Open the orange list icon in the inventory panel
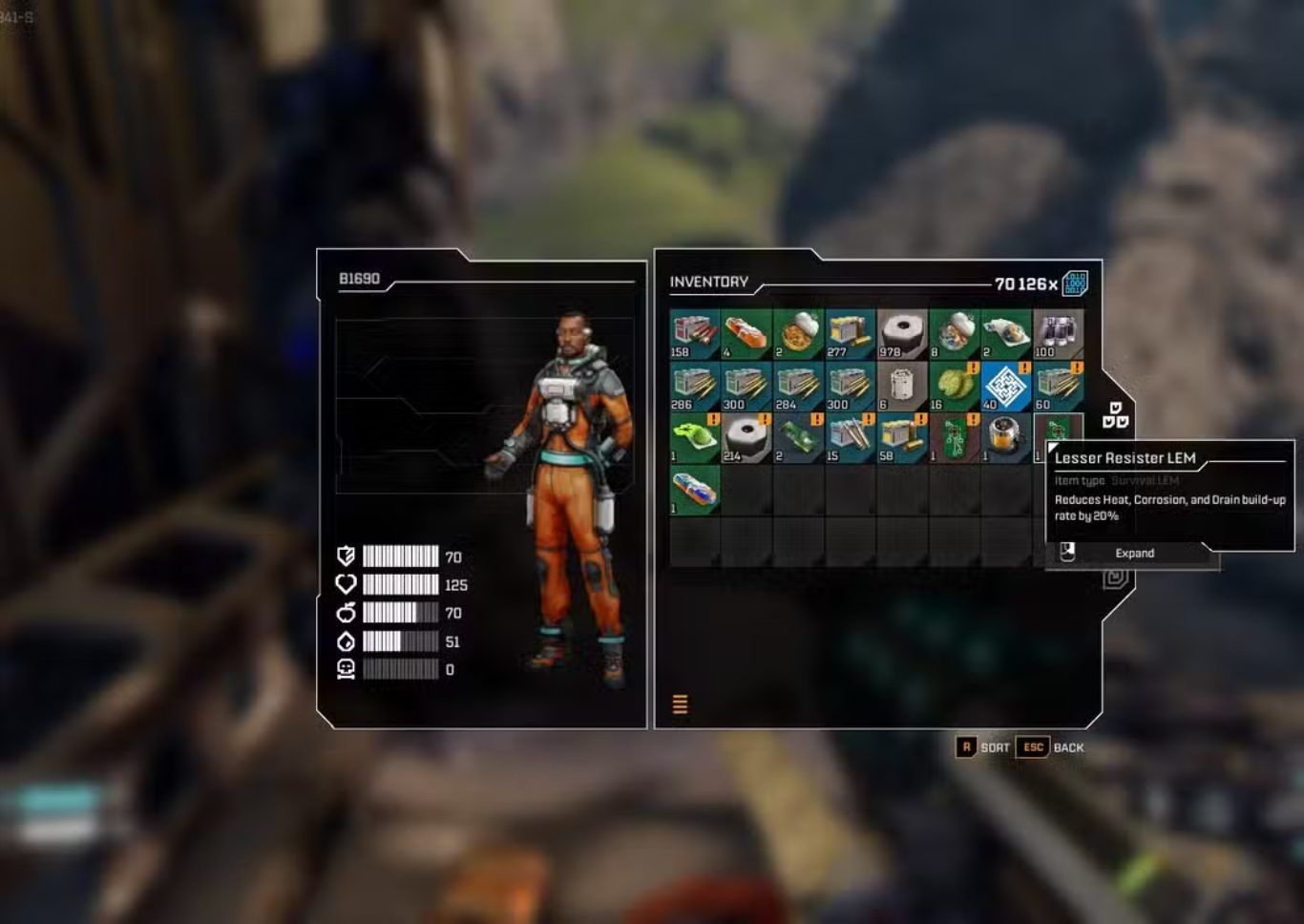The height and width of the screenshot is (924, 1304). pos(680,704)
